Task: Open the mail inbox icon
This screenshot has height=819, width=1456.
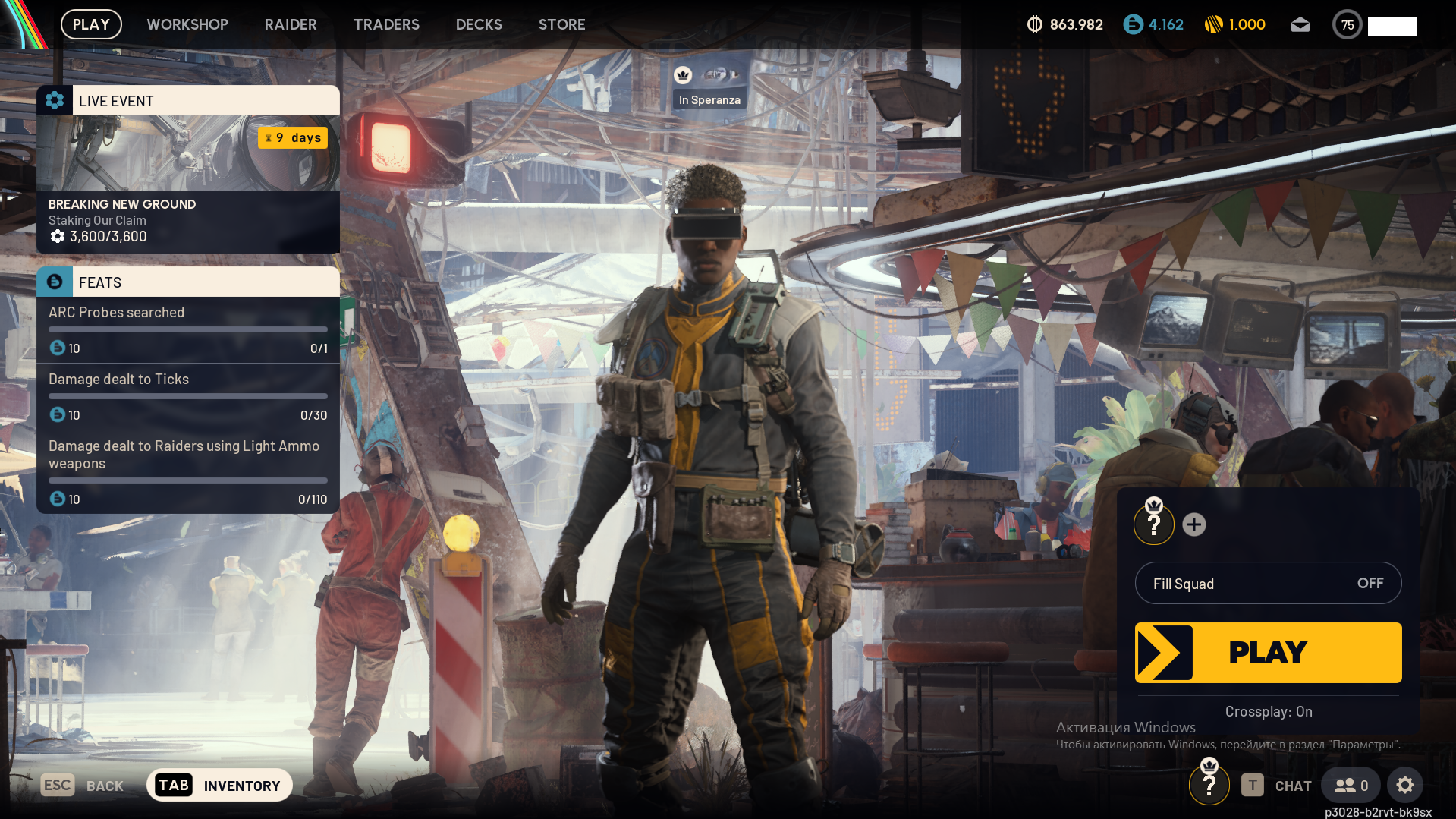Action: click(1300, 25)
